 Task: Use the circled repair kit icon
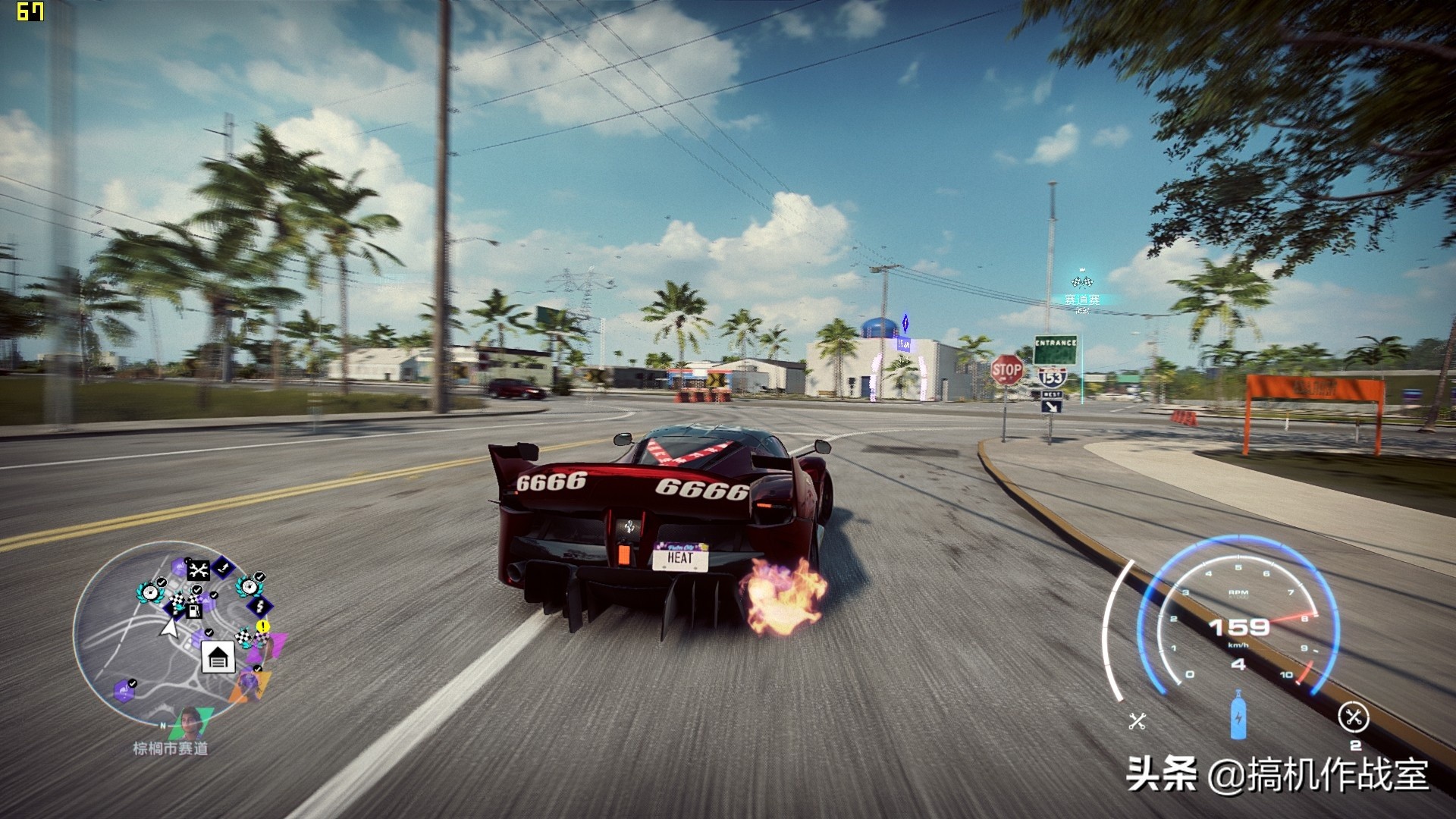click(1353, 717)
